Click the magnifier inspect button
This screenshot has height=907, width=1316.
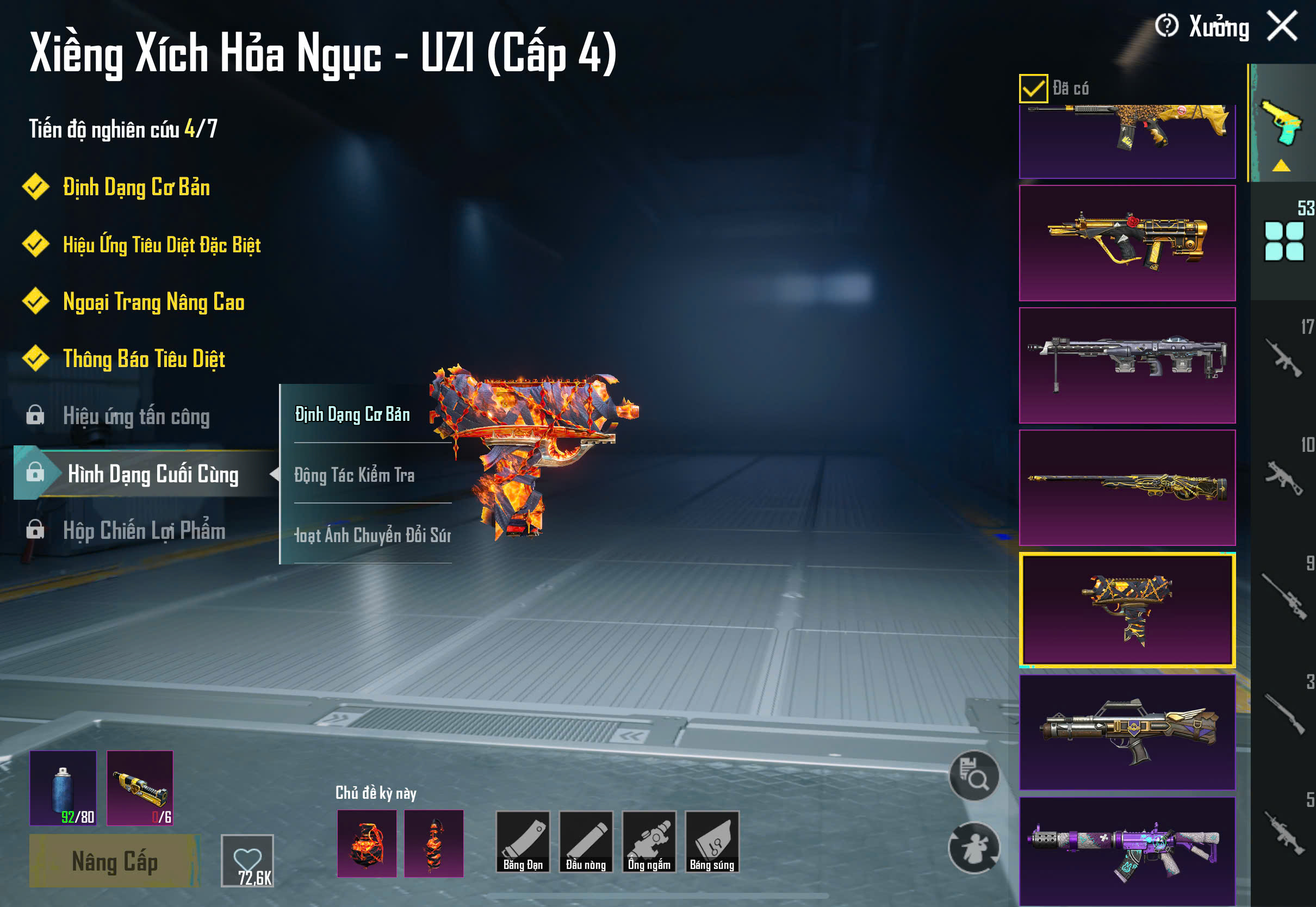pos(974,776)
